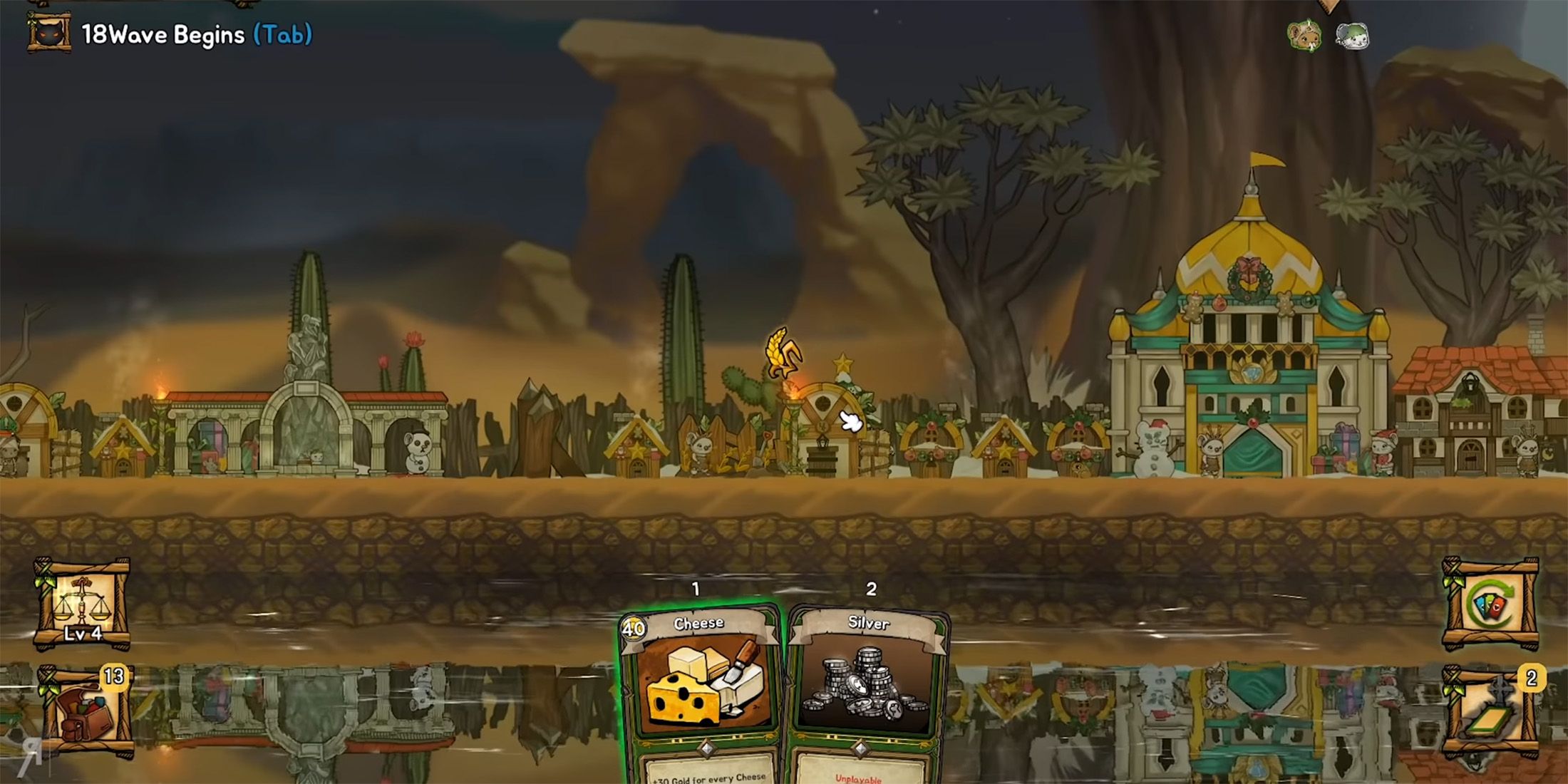Click the dark wave emblem beside "18Wave Begins"
1568x784 pixels.
48,32
